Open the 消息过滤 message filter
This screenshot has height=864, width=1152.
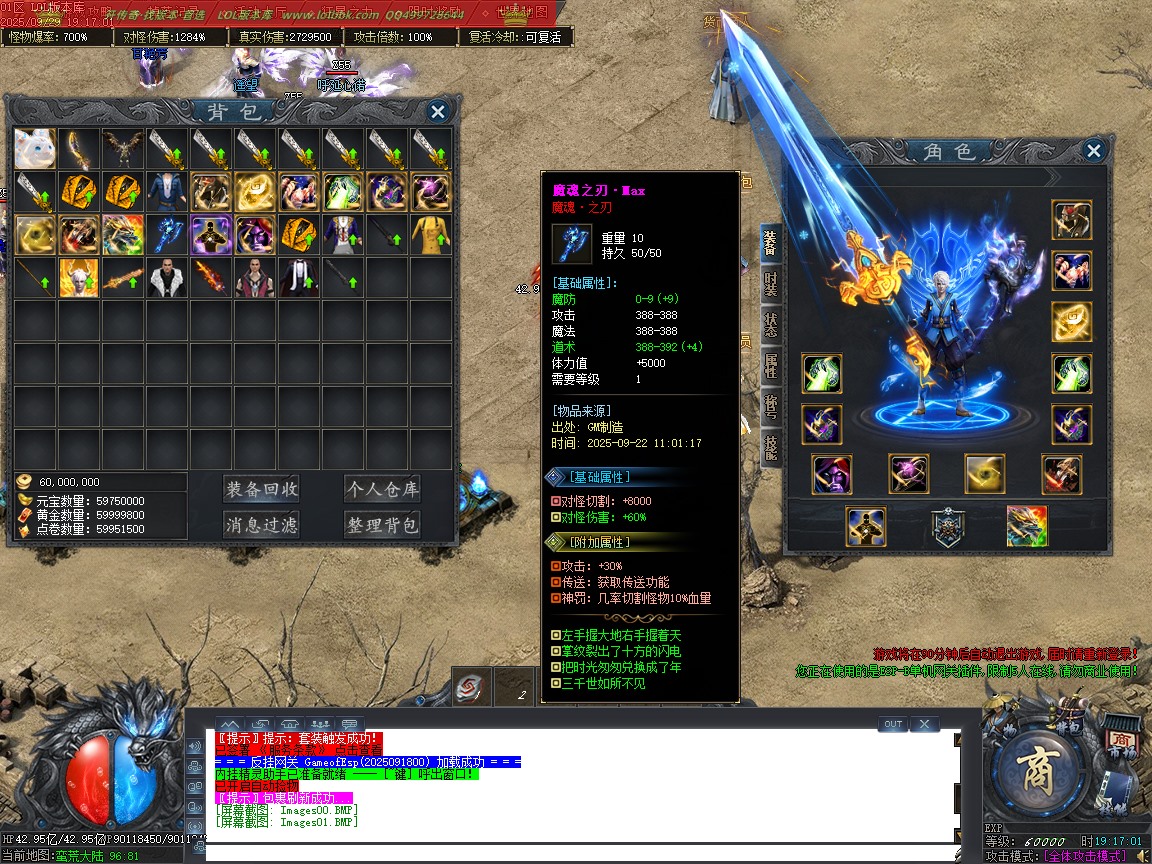(262, 524)
